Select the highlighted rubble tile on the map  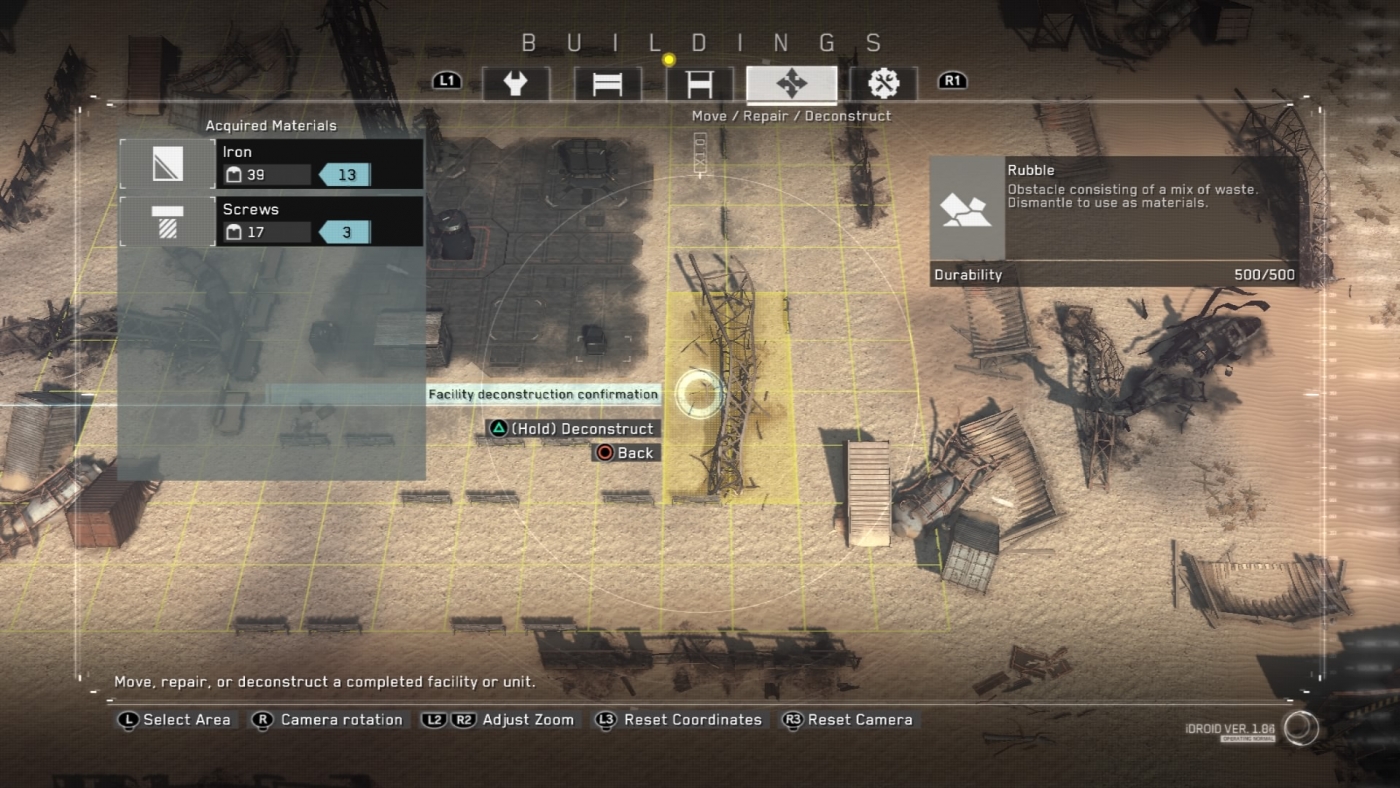[x=730, y=395]
